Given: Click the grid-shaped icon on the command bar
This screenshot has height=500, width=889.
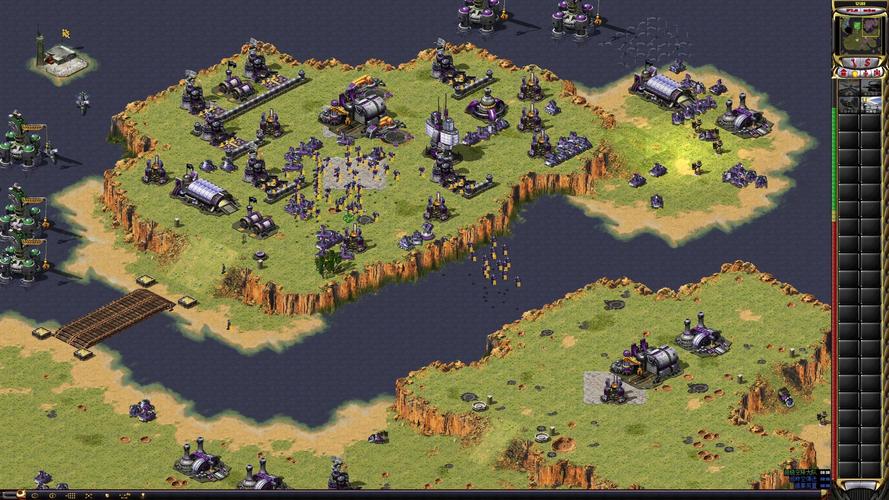Looking at the screenshot, I should coord(71,495).
